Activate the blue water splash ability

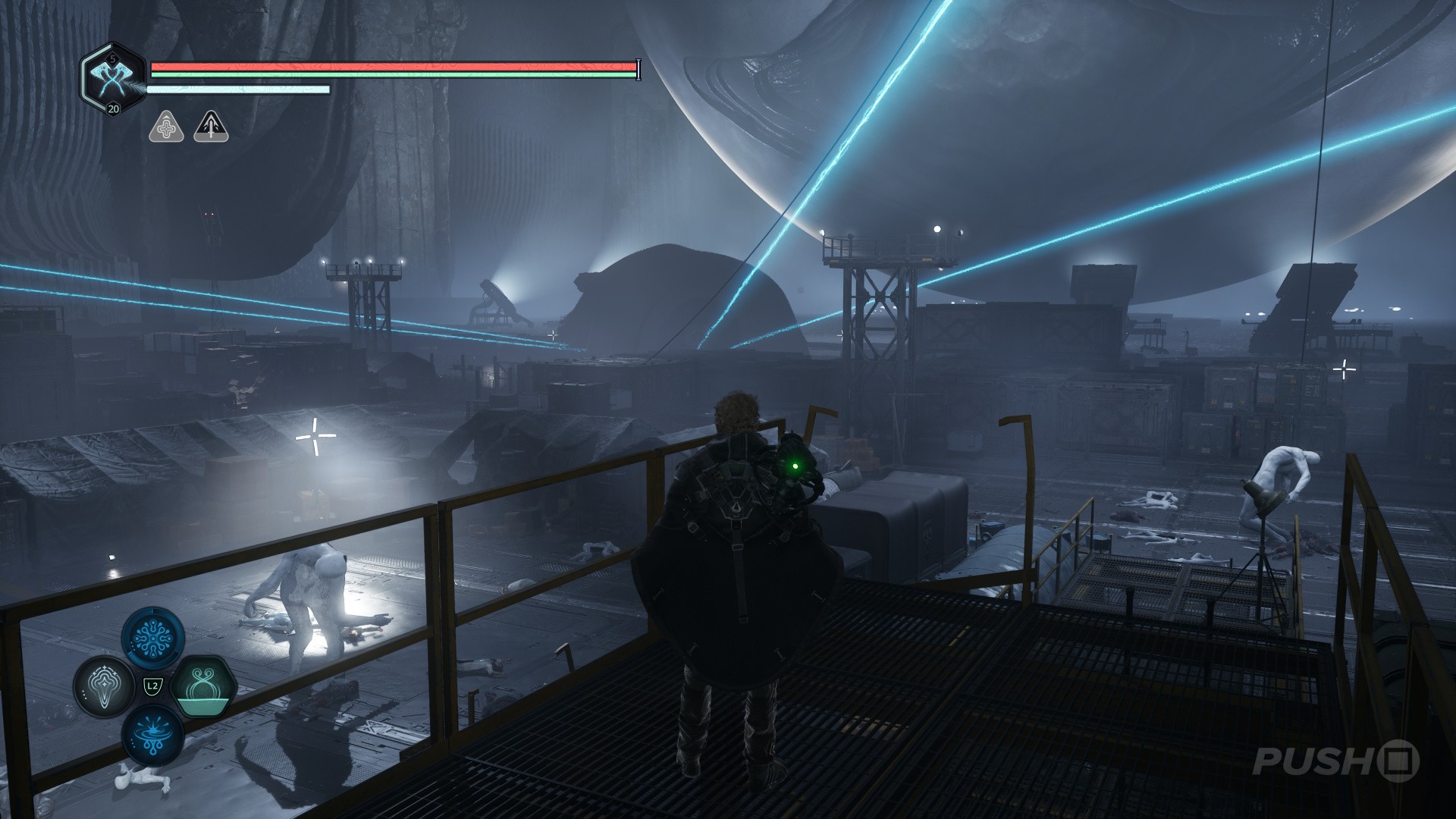tap(152, 734)
